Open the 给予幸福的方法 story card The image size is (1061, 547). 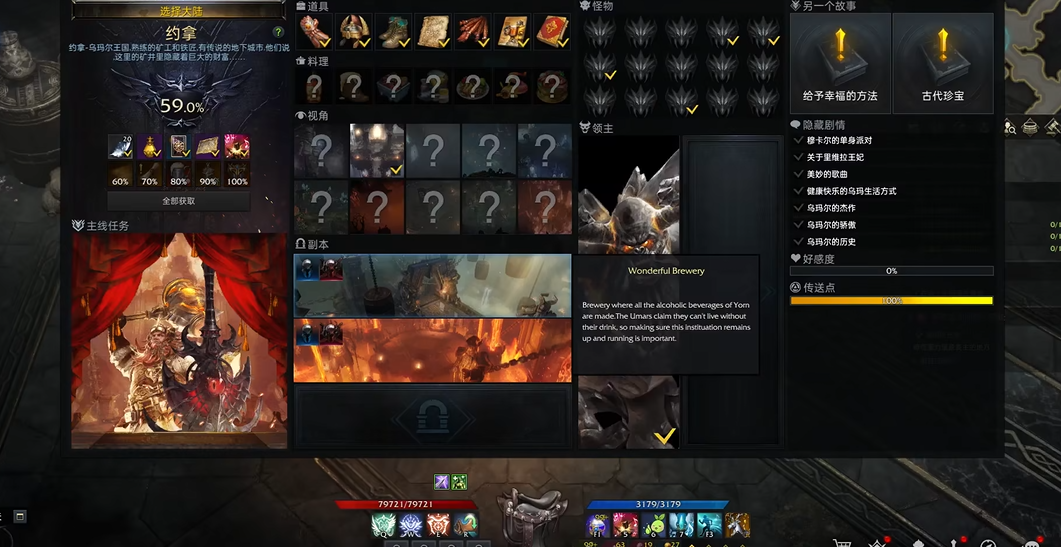[x=840, y=62]
